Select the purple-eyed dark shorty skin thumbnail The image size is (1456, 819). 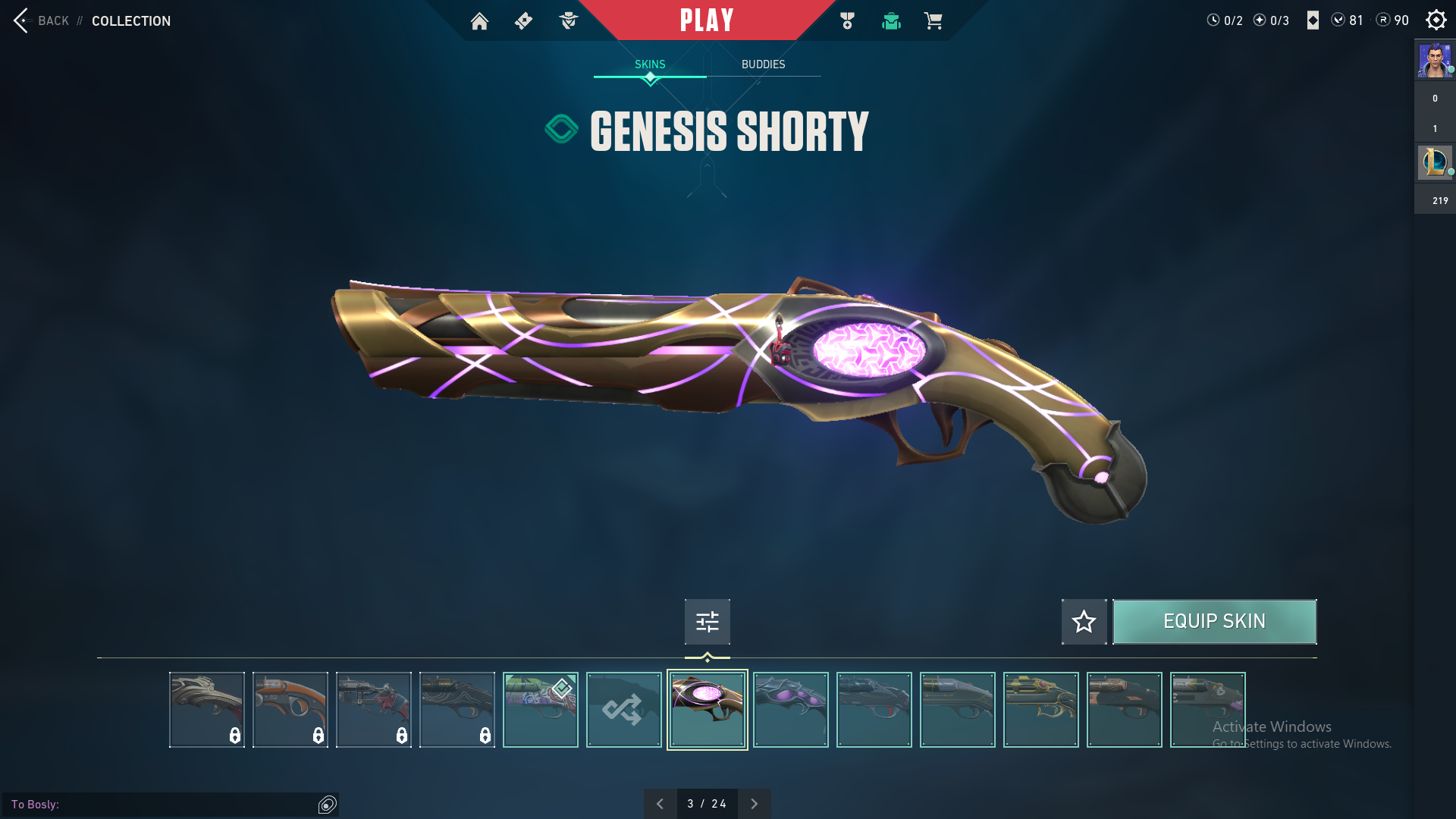[x=790, y=710]
